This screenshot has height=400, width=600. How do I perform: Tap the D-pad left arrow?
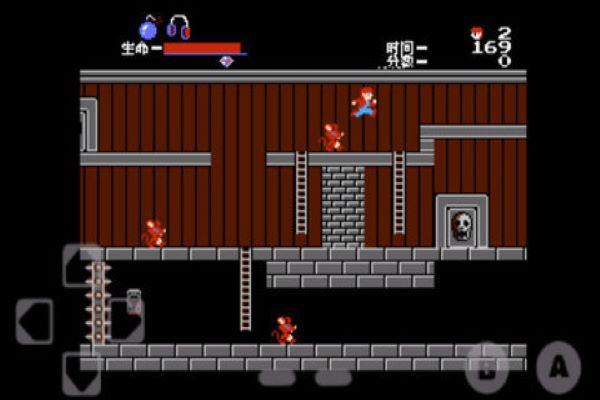coord(35,321)
